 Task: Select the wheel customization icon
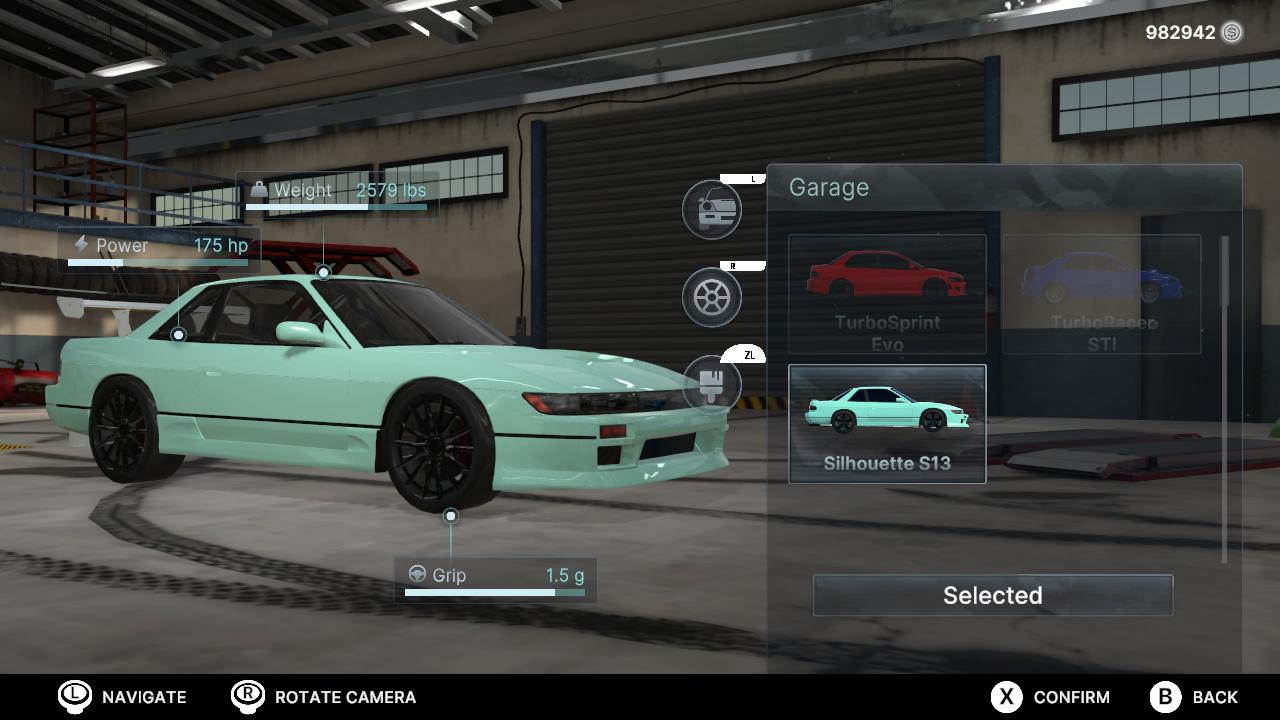(x=712, y=297)
